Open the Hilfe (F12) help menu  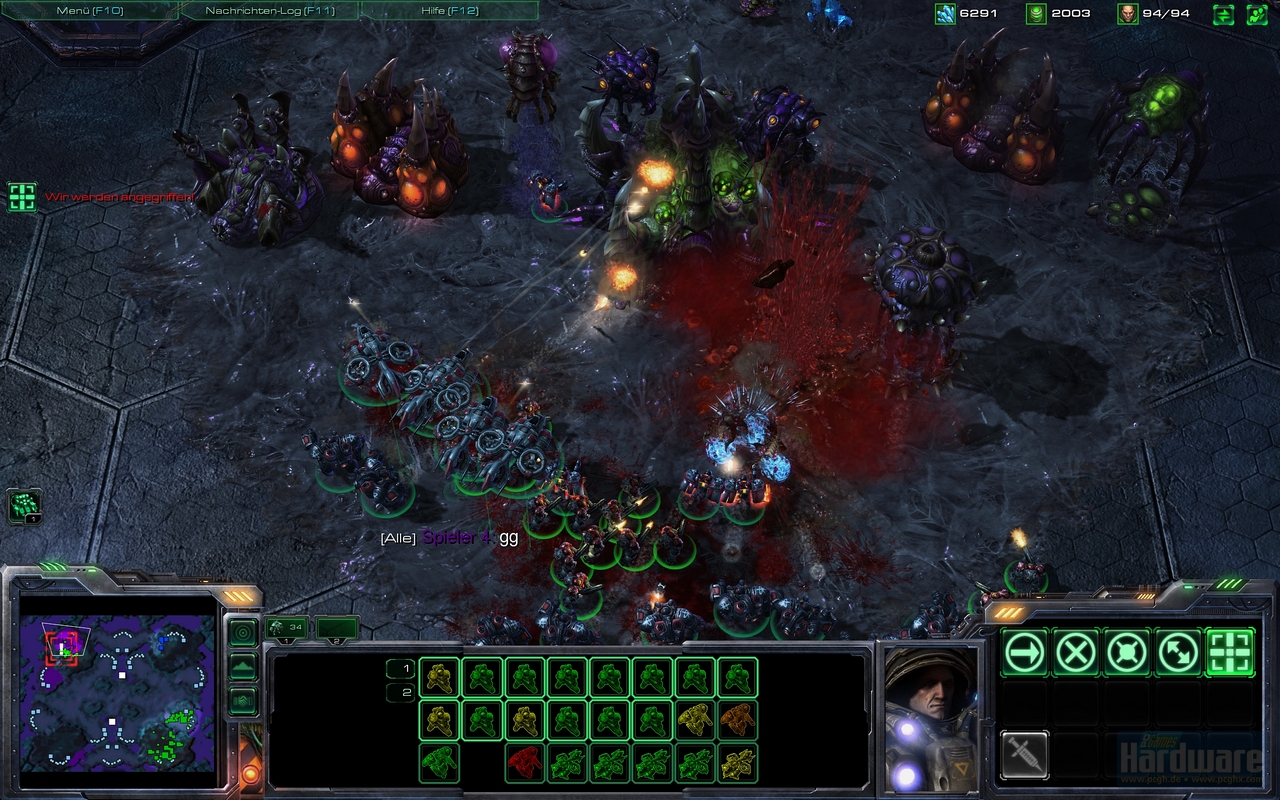tap(449, 11)
